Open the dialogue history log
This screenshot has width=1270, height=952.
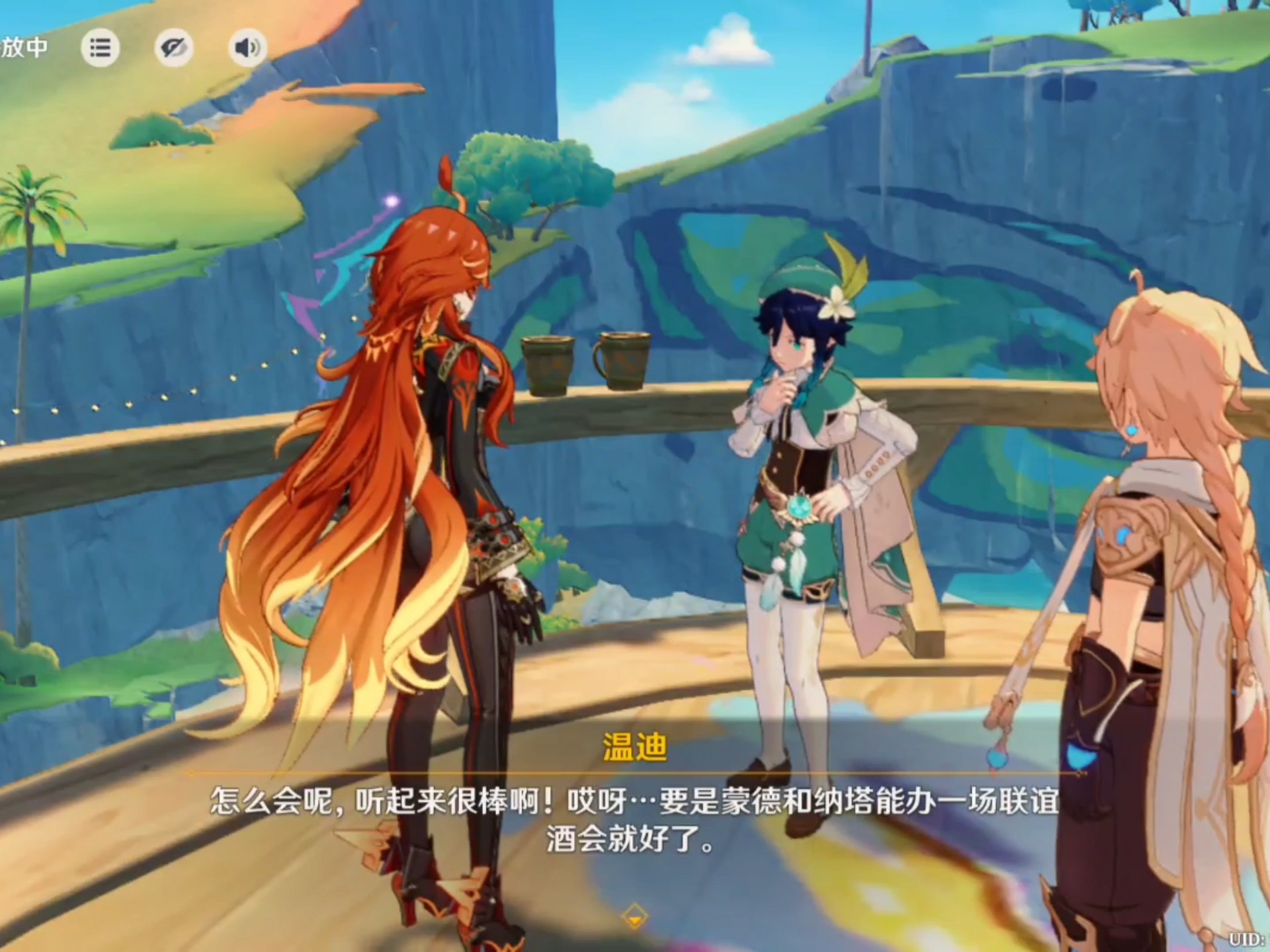pyautogui.click(x=100, y=48)
